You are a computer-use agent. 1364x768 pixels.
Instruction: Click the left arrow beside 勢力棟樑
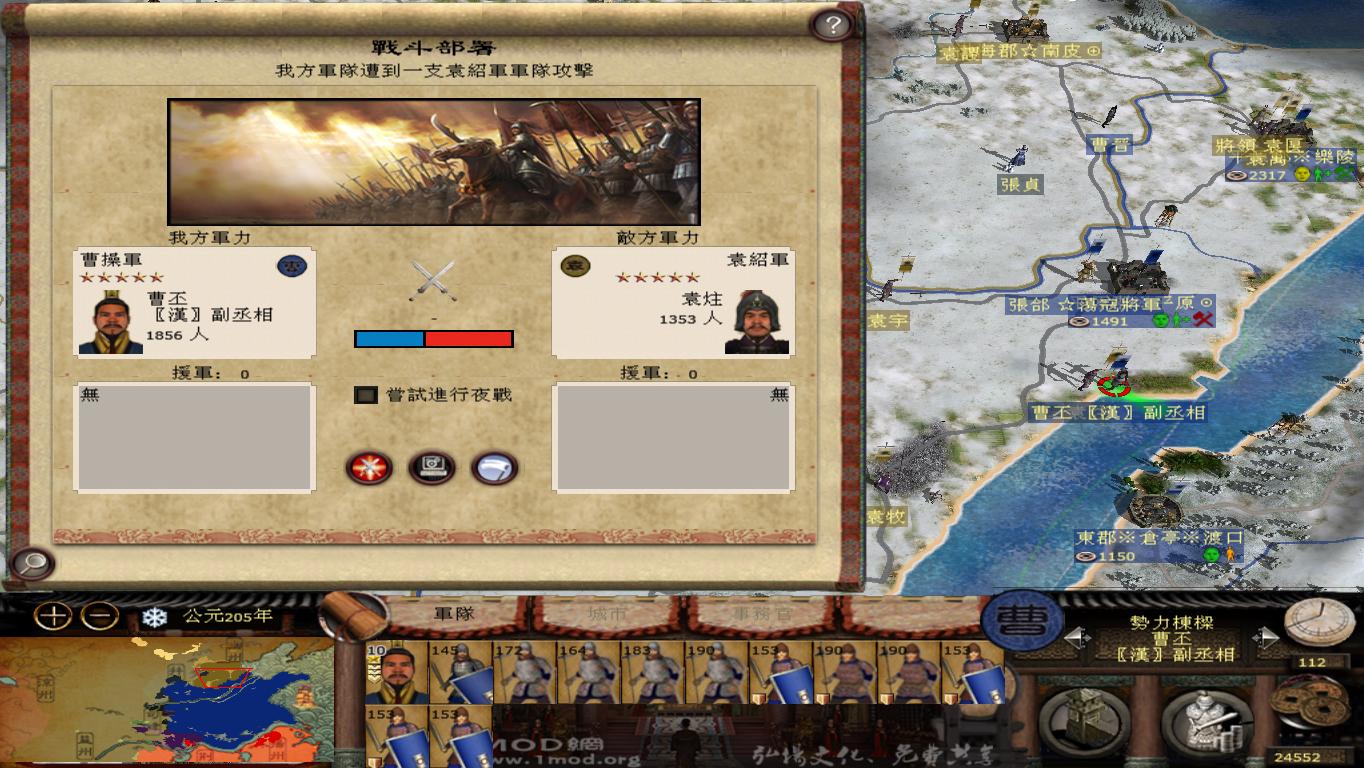click(x=1078, y=637)
